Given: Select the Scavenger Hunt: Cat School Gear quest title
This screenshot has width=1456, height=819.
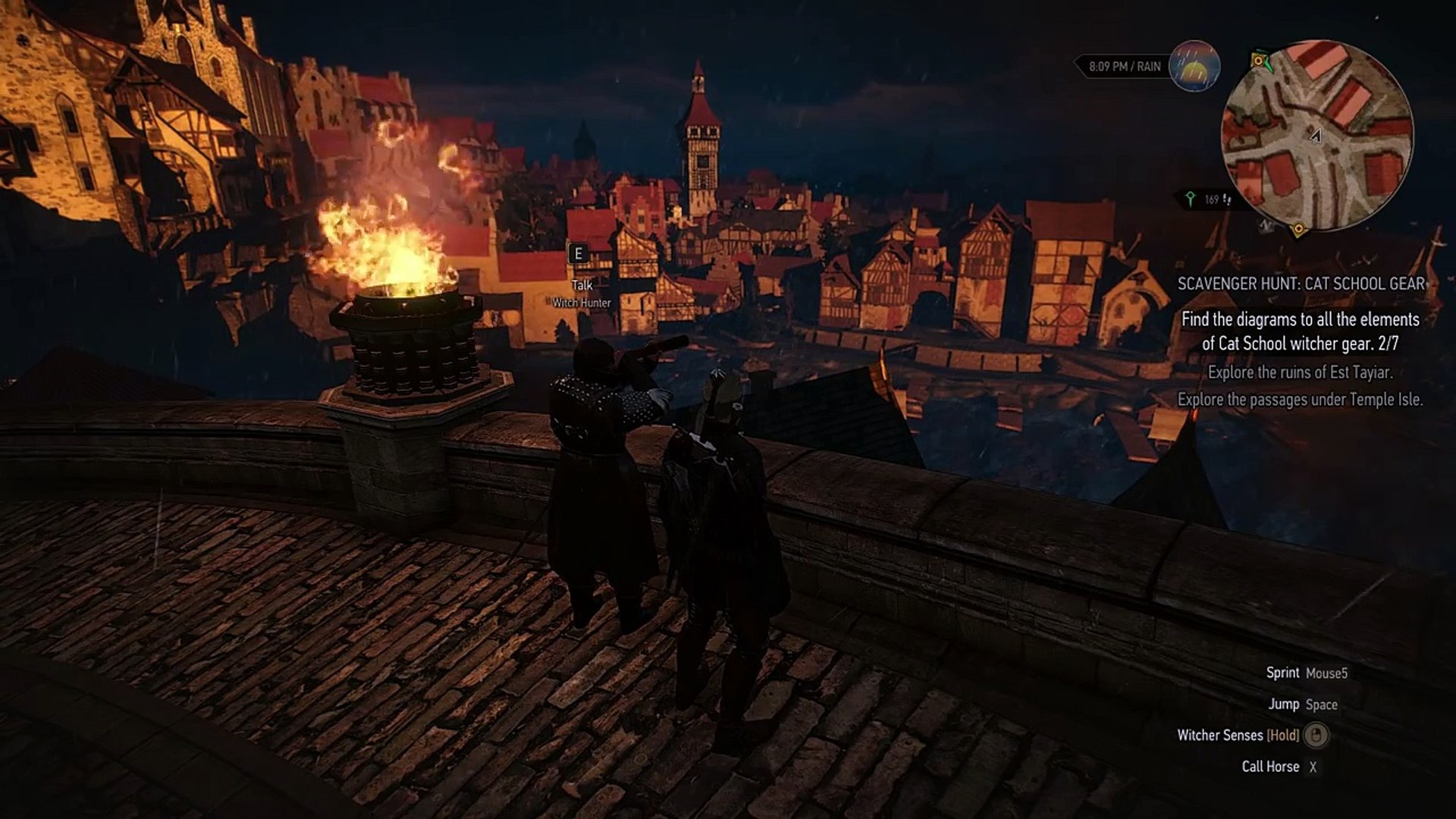Looking at the screenshot, I should pos(1301,284).
